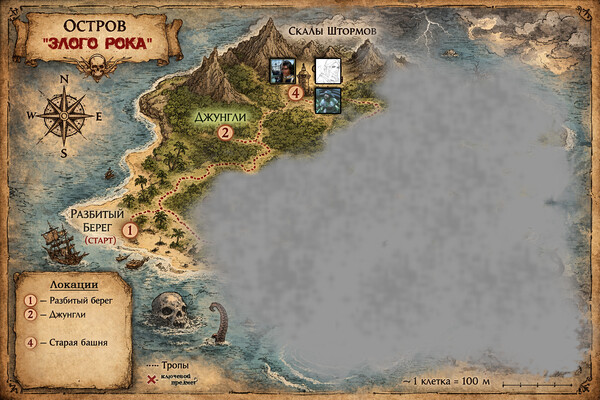600x400 pixels.
Task: Select the pencil sketch portrait token
Action: [328, 70]
